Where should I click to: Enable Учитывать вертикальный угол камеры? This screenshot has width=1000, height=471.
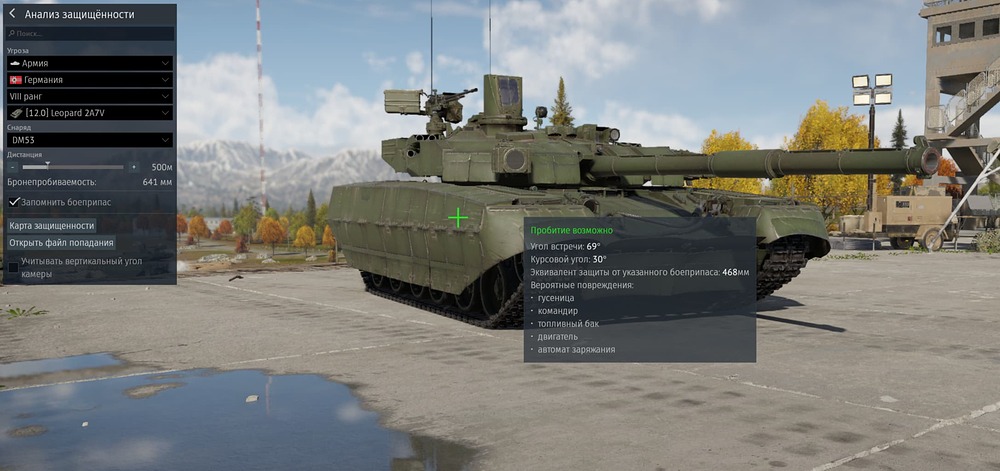[14, 267]
